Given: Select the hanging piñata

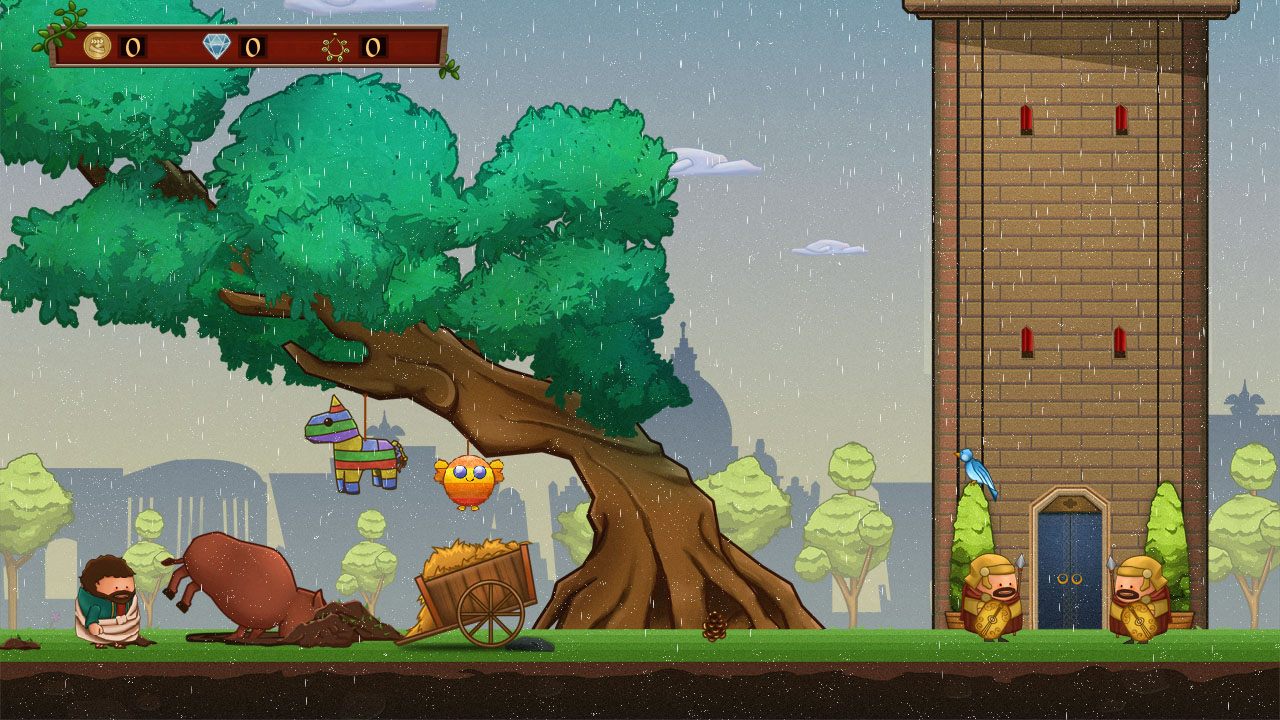Looking at the screenshot, I should [x=355, y=450].
